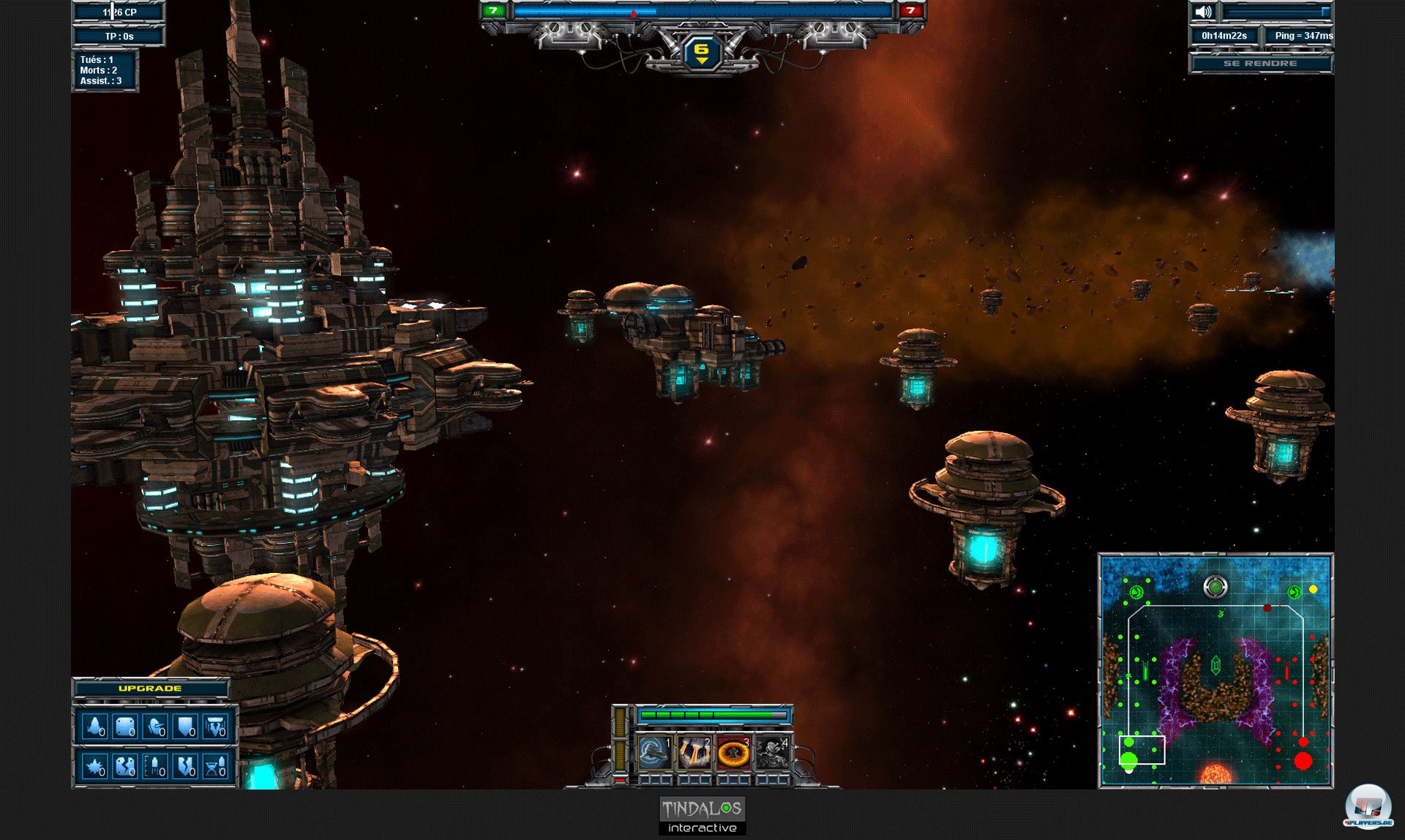Select the cracked armor plate upgrade

tap(124, 766)
